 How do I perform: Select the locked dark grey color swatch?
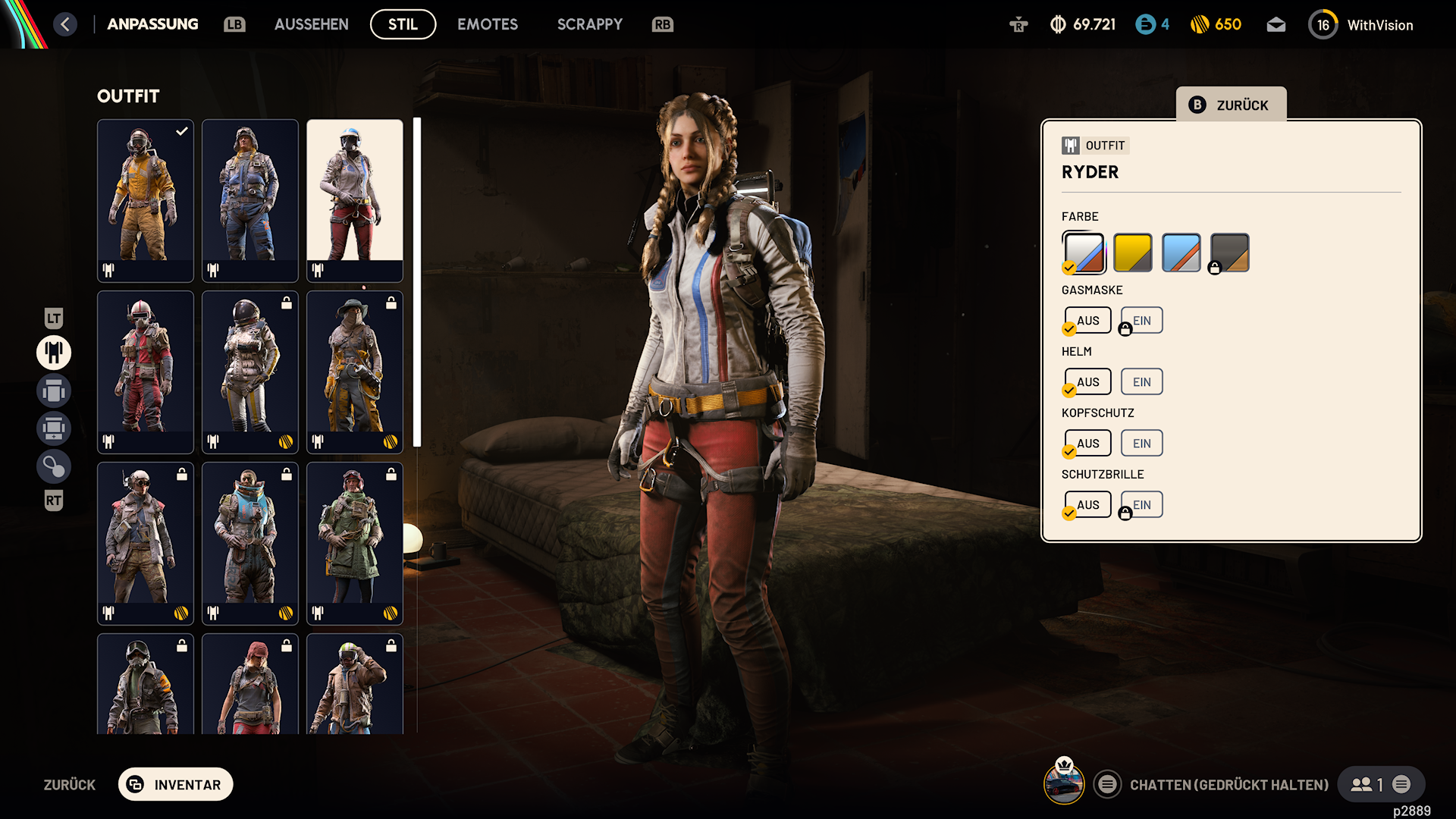click(x=1229, y=253)
